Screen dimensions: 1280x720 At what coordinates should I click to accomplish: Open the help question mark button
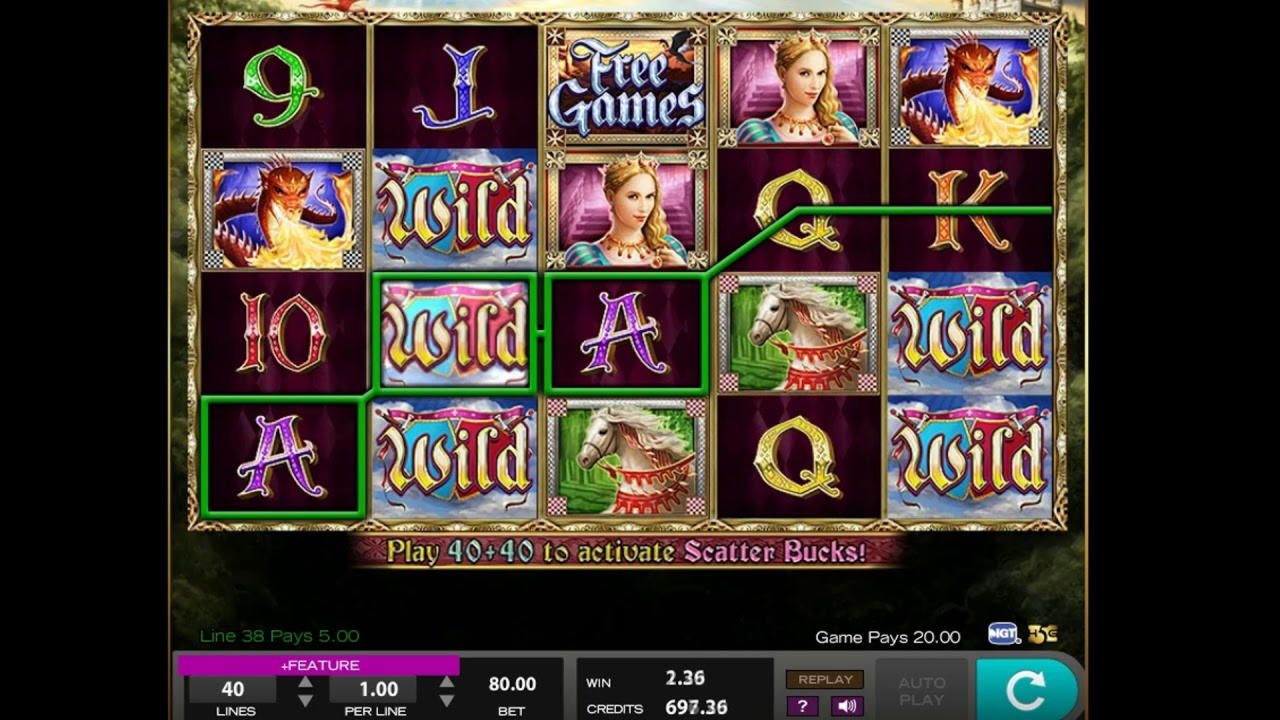[x=801, y=706]
